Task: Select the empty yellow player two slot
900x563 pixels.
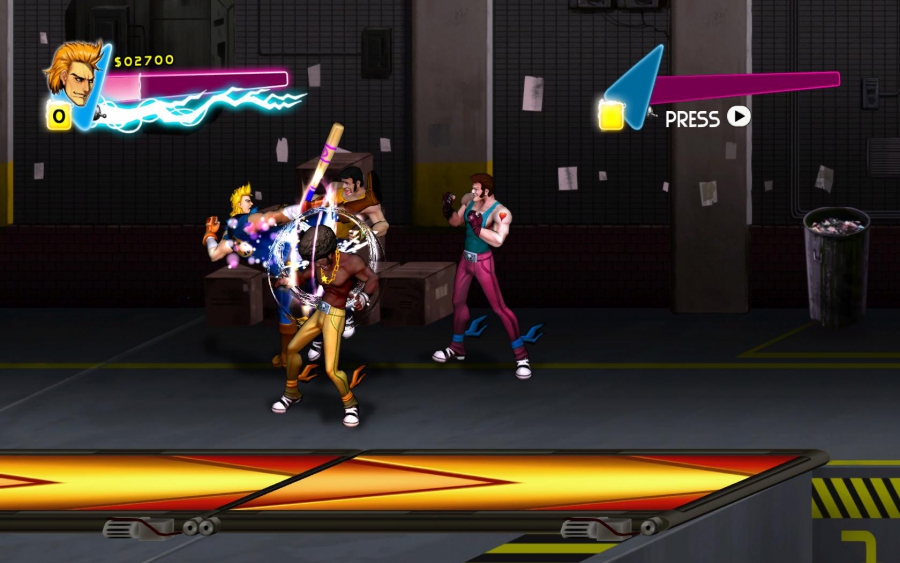Action: pos(611,115)
